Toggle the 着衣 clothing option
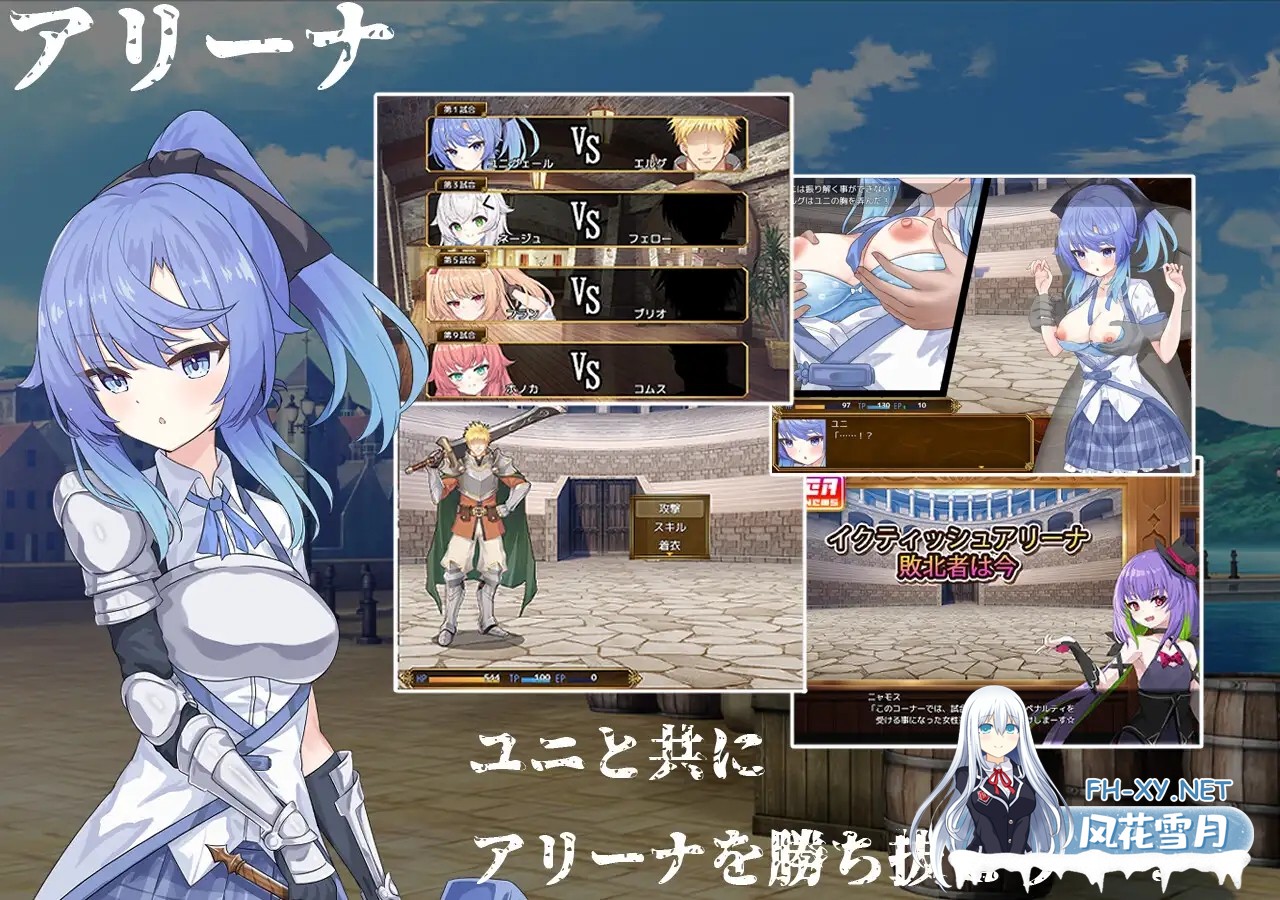This screenshot has height=900, width=1280. tap(670, 546)
